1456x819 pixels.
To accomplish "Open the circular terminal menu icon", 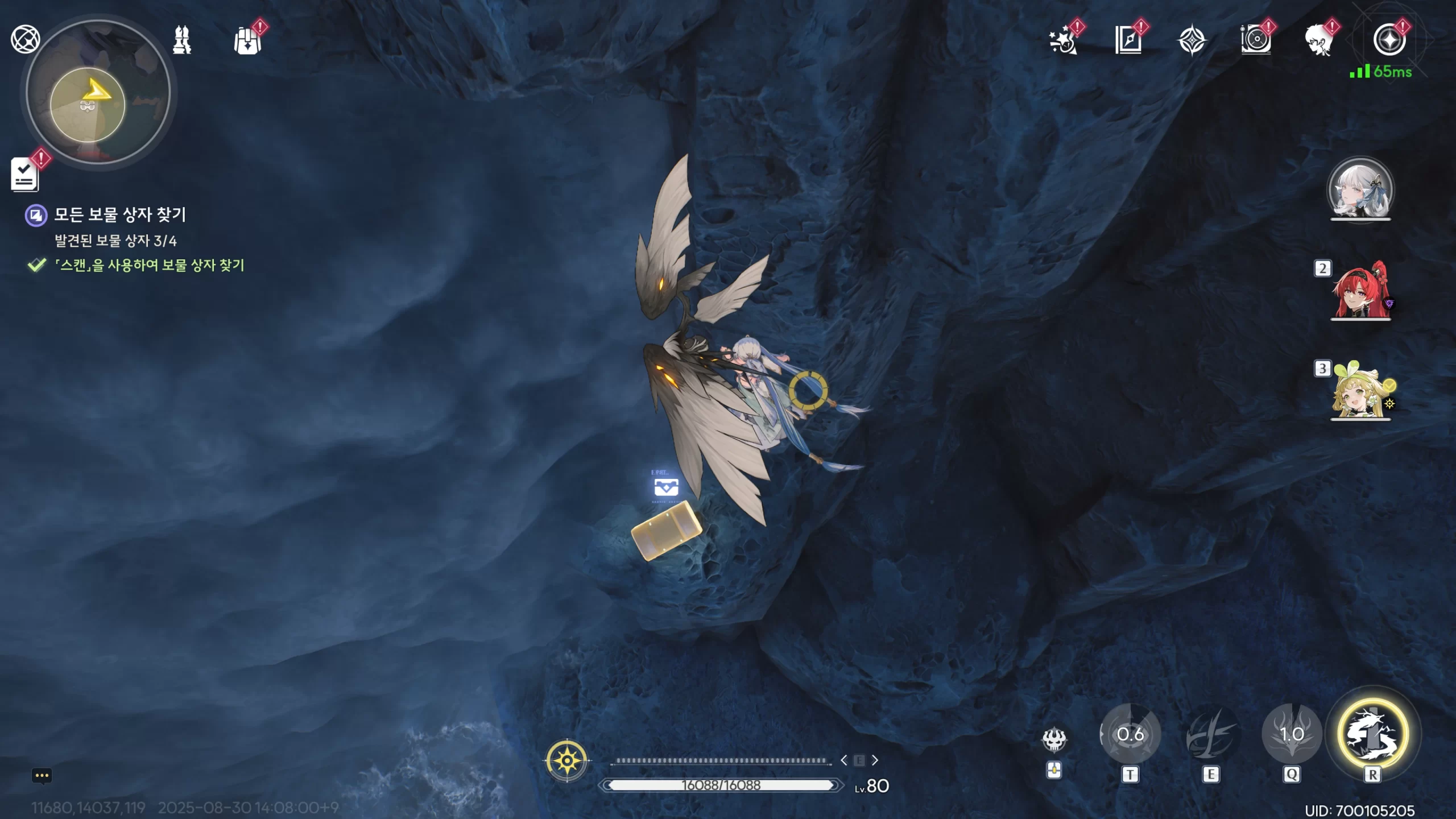I will click(1388, 41).
